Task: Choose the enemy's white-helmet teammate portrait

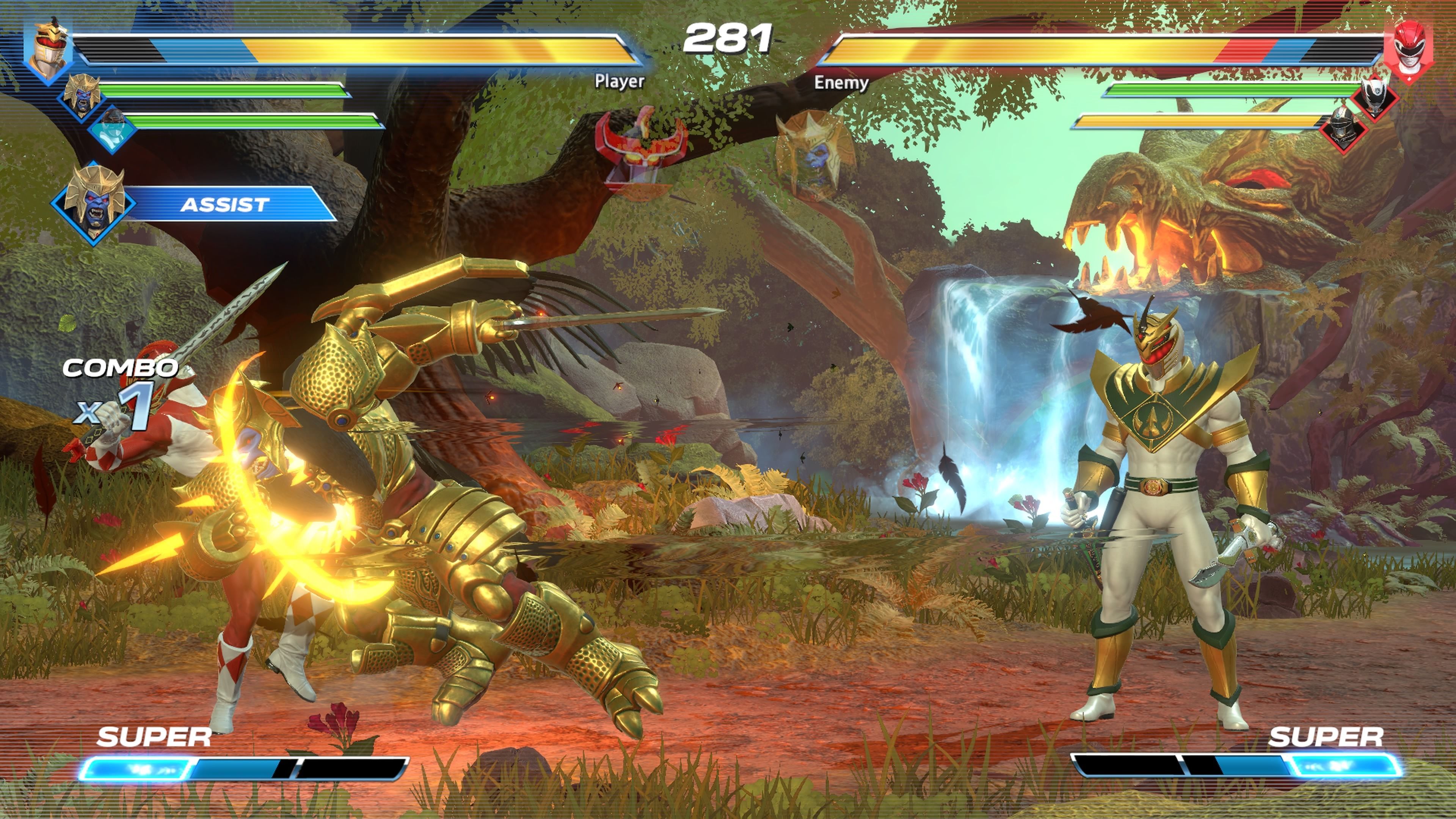Action: point(1374,96)
